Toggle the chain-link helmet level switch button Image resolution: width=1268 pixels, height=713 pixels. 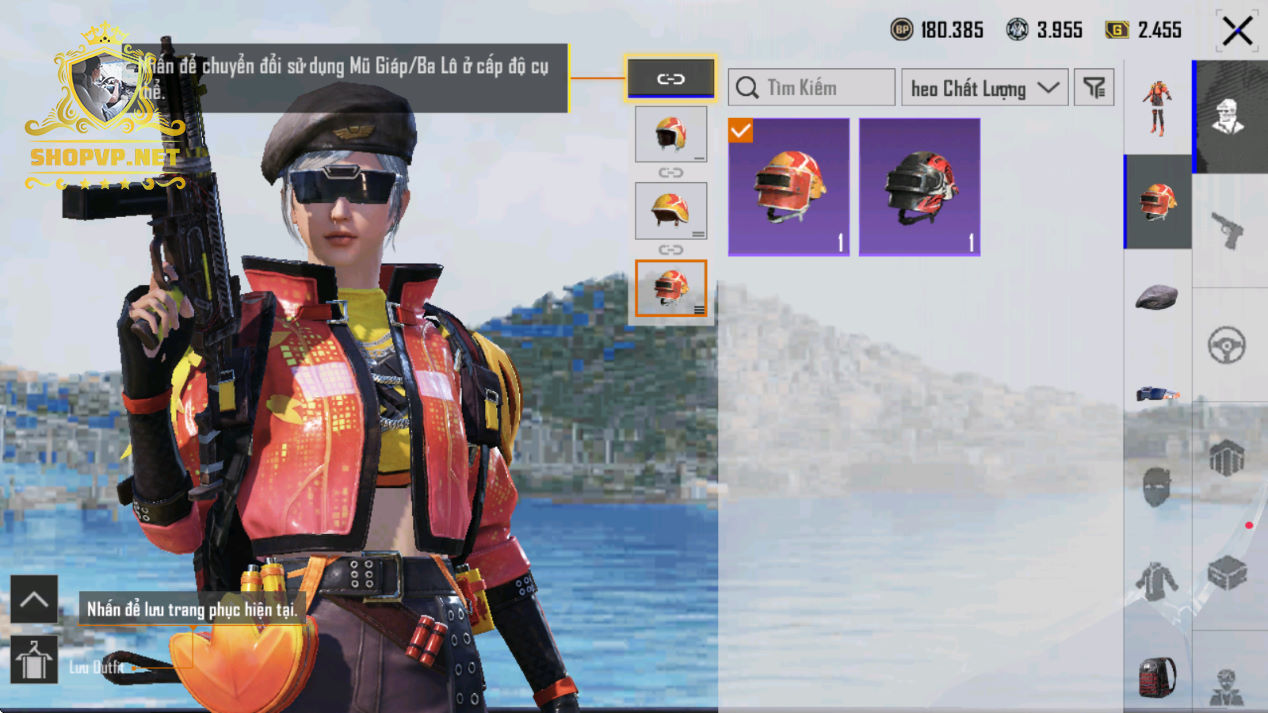pos(670,79)
